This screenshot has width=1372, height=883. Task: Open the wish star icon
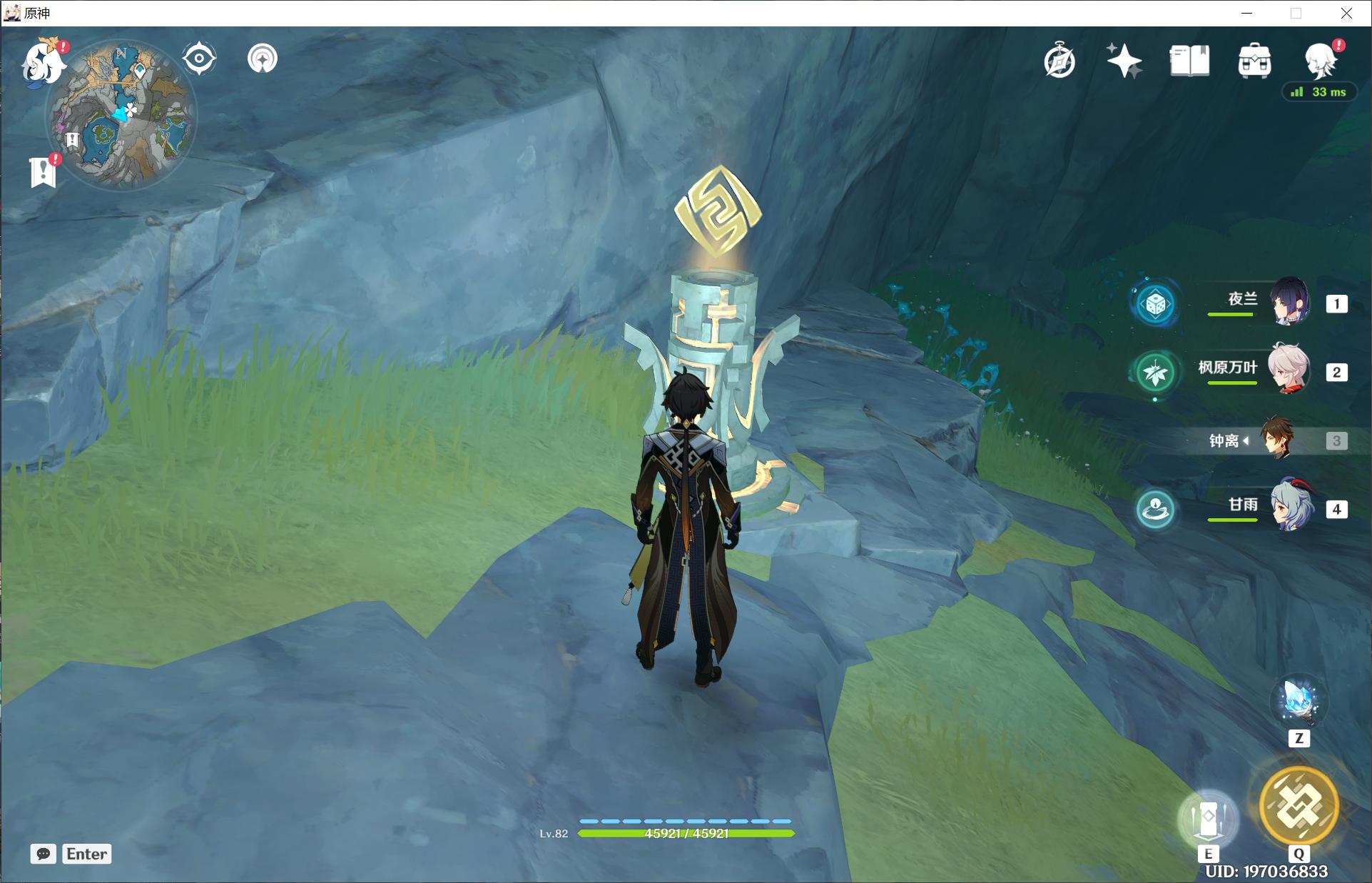(1124, 61)
